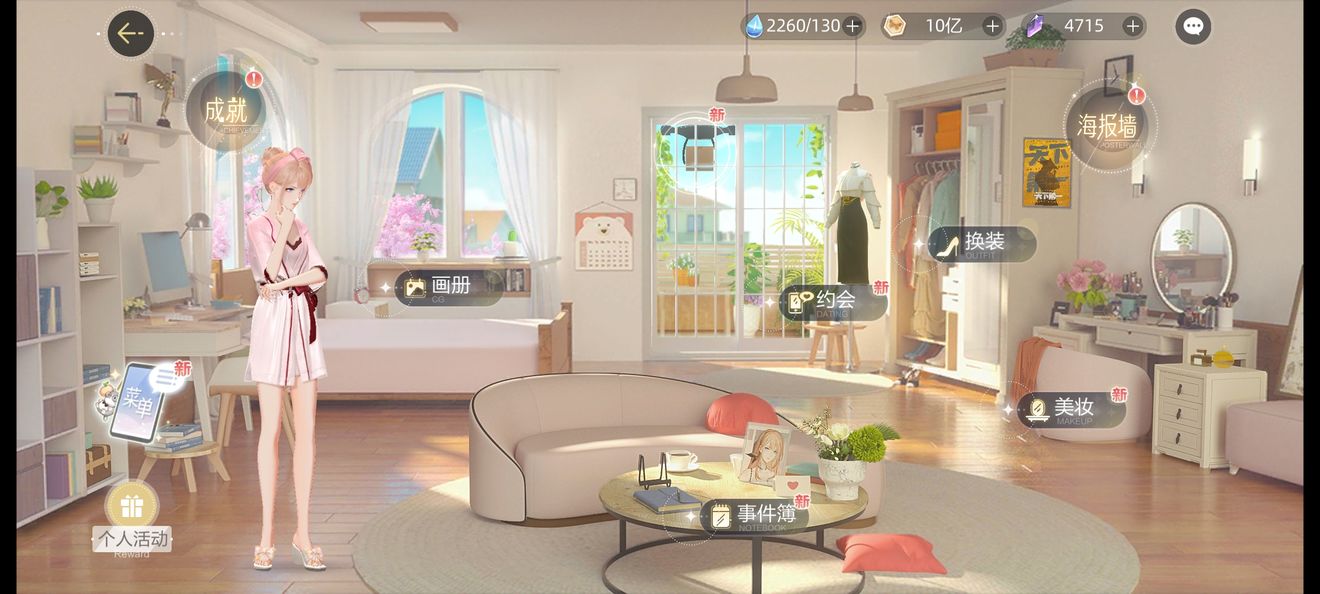The width and height of the screenshot is (1320, 594).
Task: Enter the 约会 dating menu
Action: [833, 301]
